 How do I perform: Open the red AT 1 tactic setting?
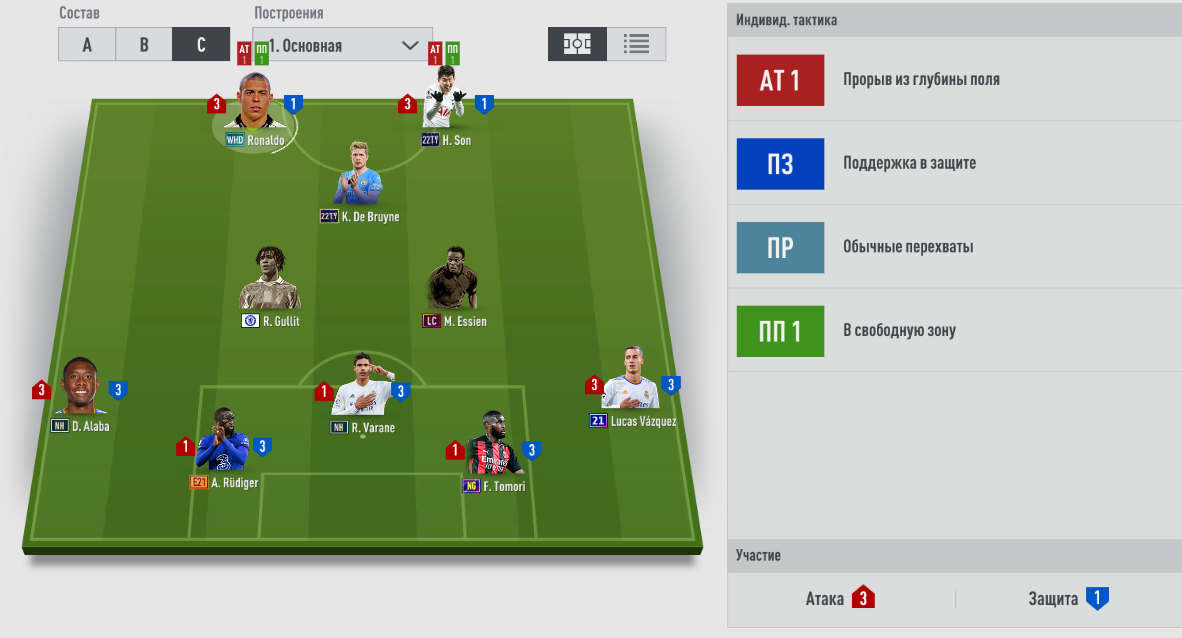click(780, 80)
